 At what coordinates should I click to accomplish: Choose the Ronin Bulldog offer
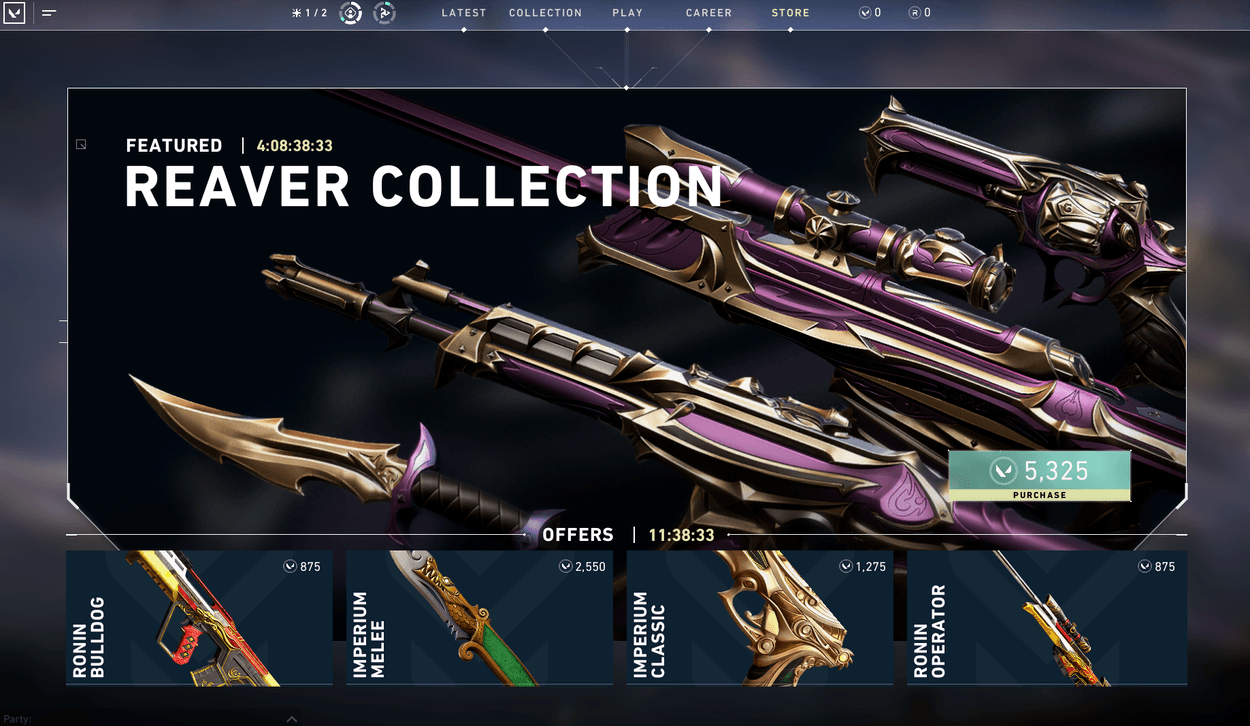pyautogui.click(x=199, y=617)
